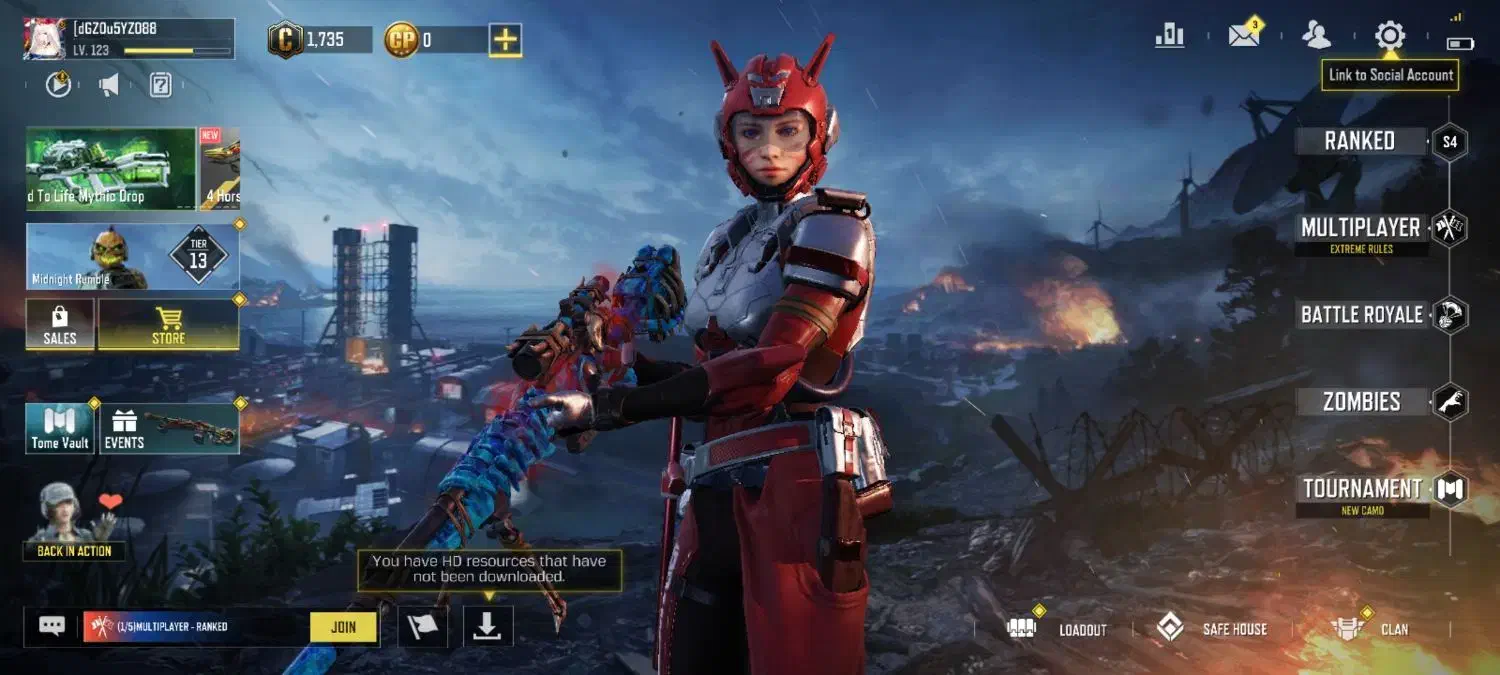
Task: Join the Multiplayer Ranked lobby
Action: point(343,627)
